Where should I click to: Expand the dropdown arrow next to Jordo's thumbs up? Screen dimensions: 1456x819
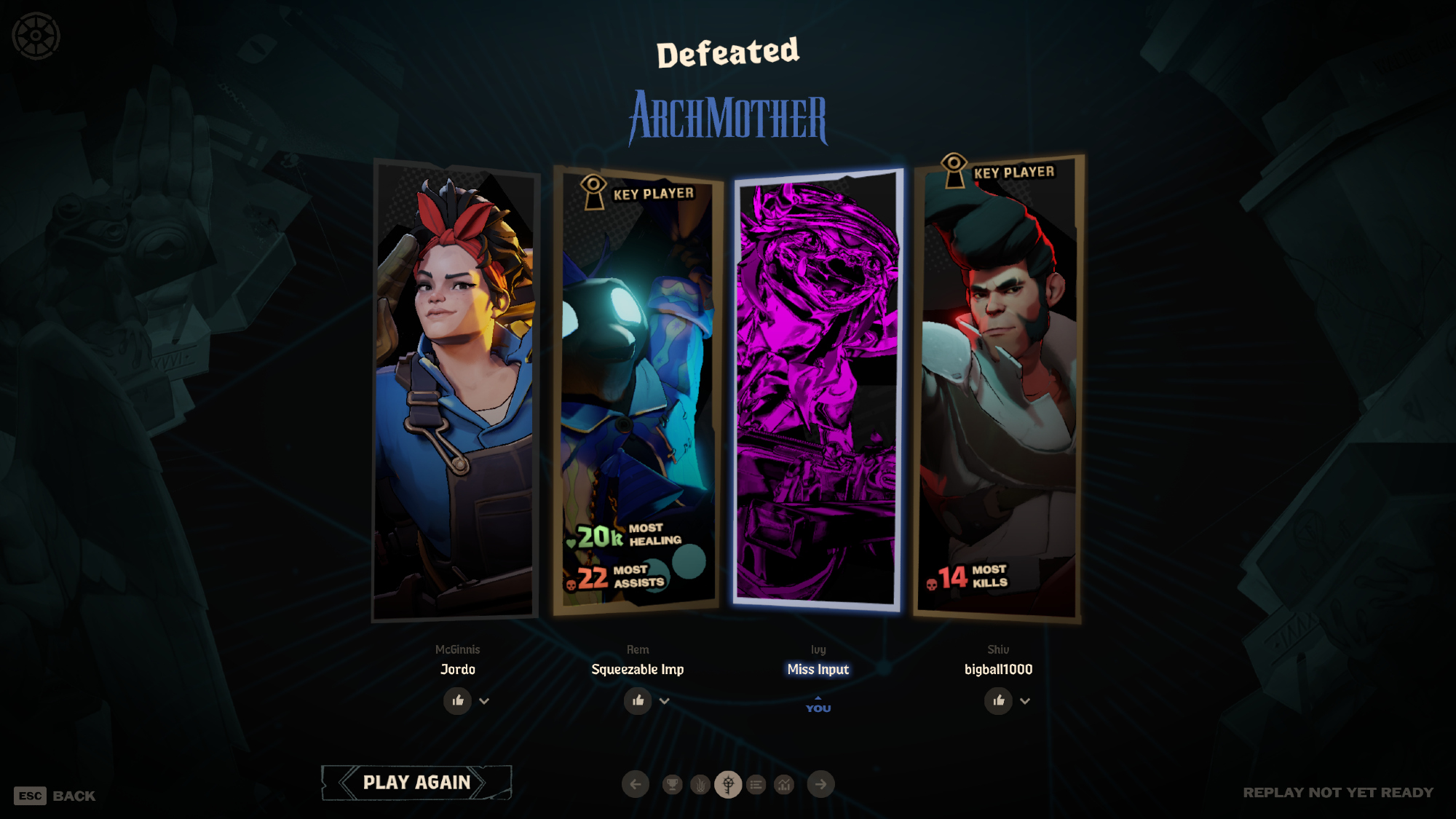tap(484, 701)
